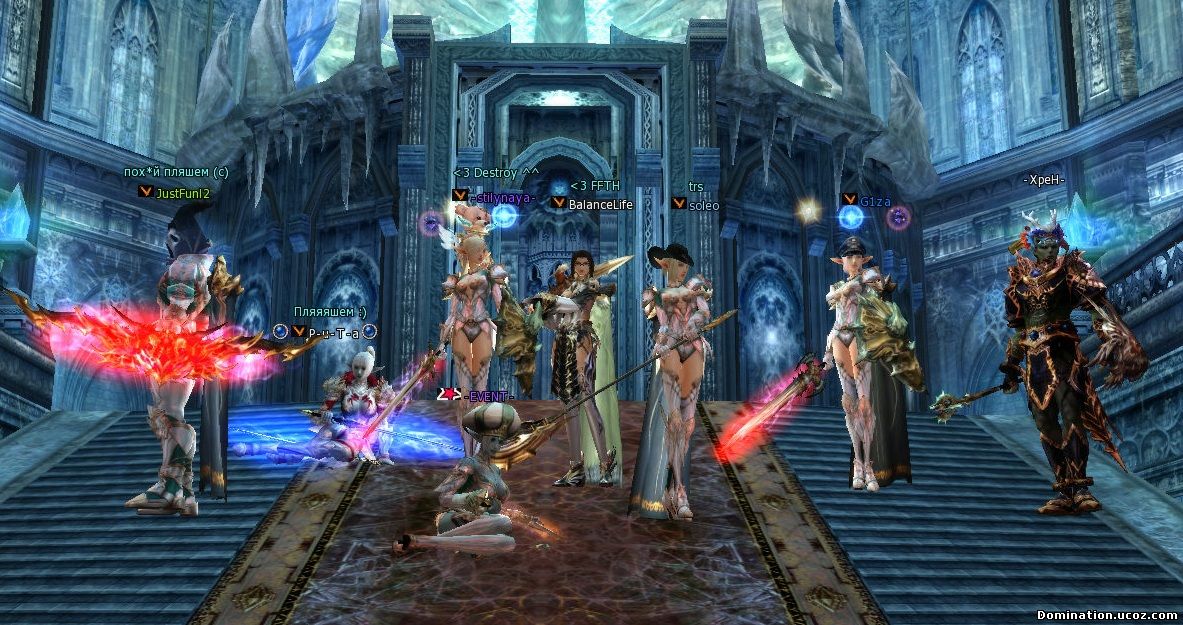Select the -stilynaya- player name

504,197
